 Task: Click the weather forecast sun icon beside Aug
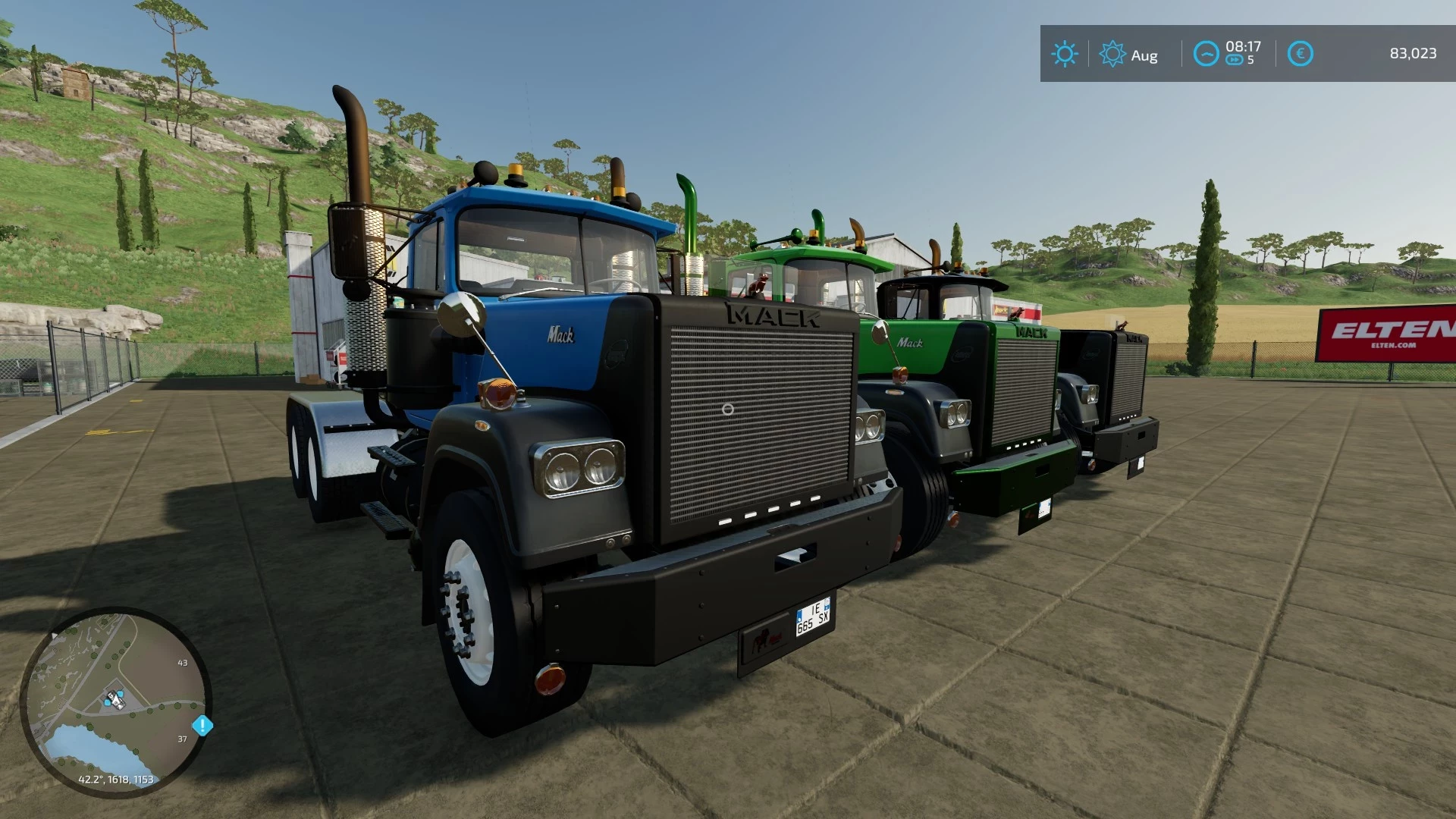(x=1112, y=54)
